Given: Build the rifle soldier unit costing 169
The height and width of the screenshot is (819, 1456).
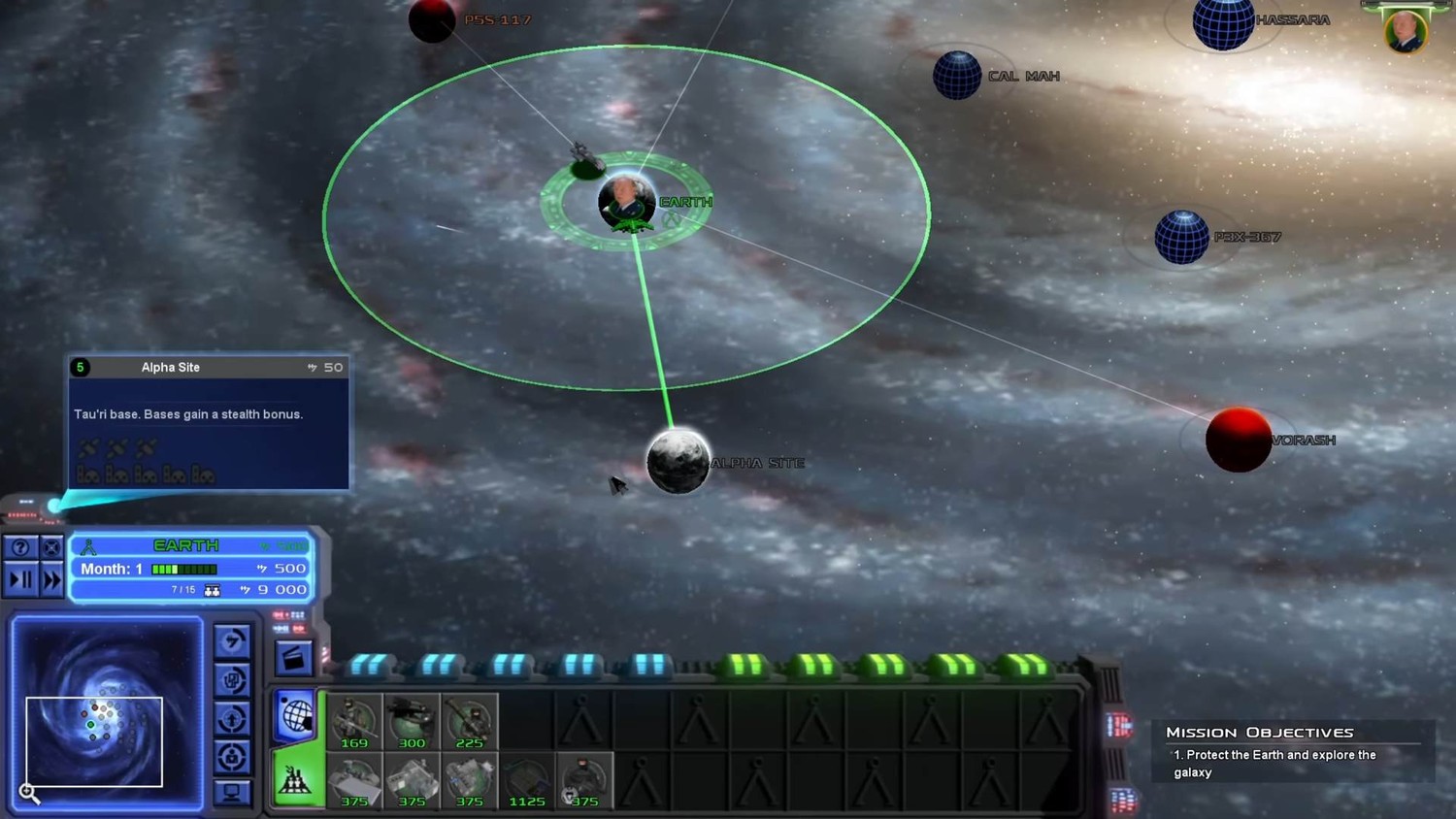Looking at the screenshot, I should (x=354, y=722).
